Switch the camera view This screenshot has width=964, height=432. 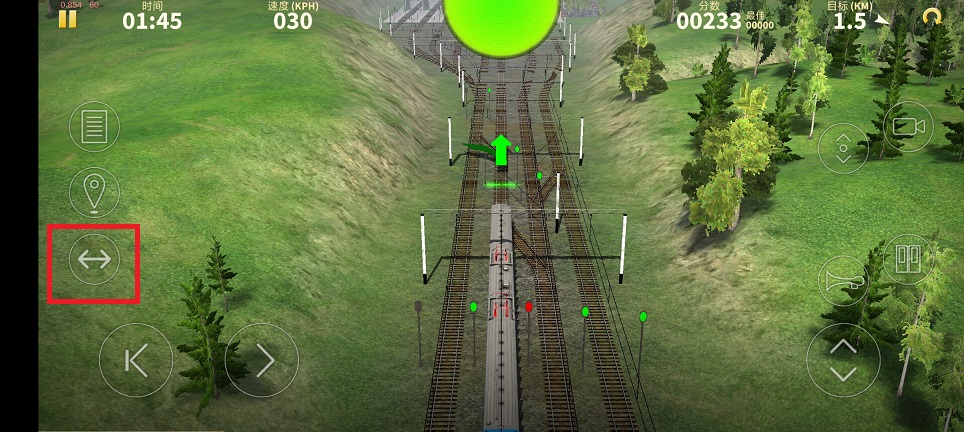point(908,127)
